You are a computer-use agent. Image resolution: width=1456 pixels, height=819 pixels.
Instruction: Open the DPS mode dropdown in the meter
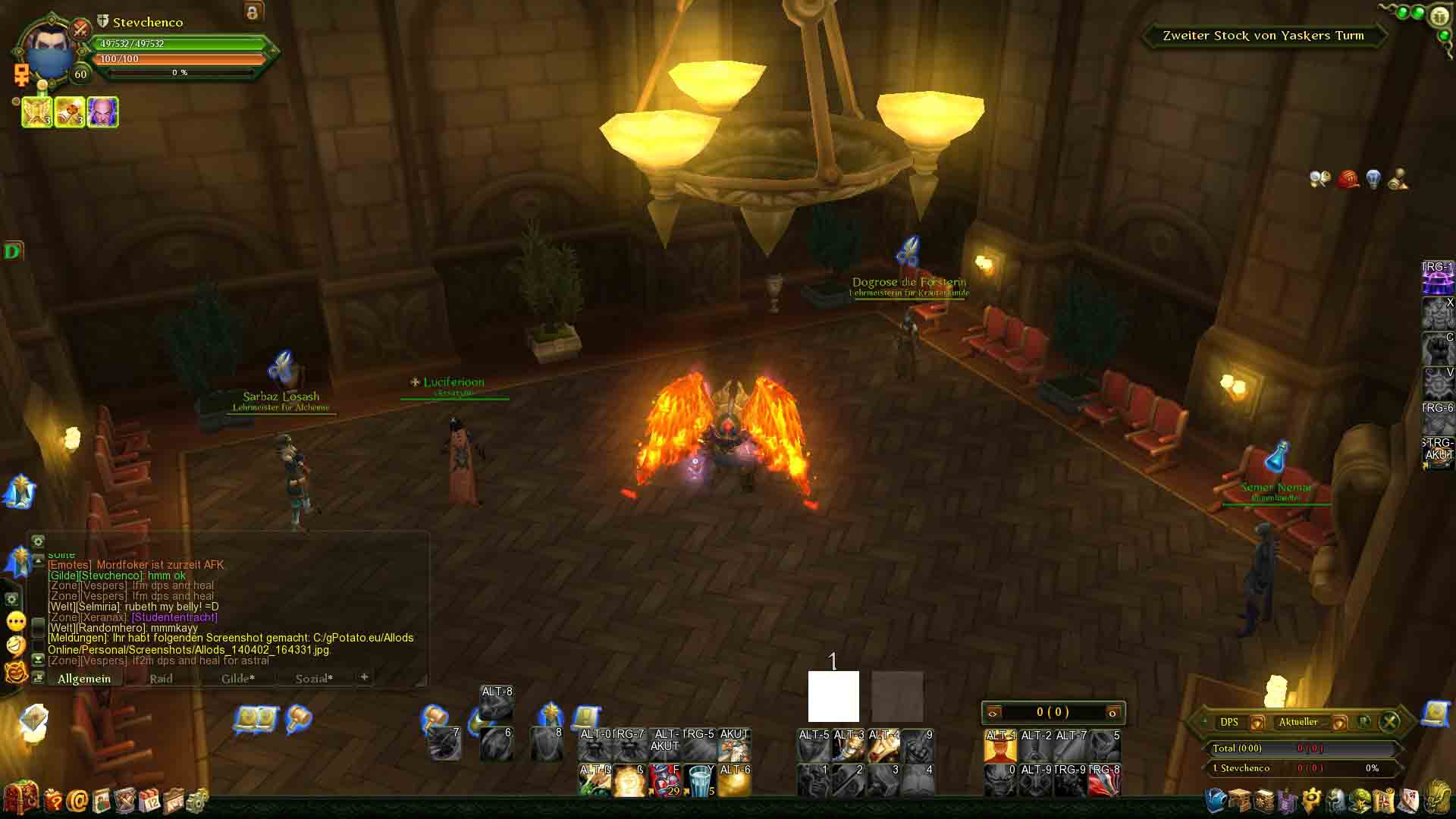[1257, 722]
